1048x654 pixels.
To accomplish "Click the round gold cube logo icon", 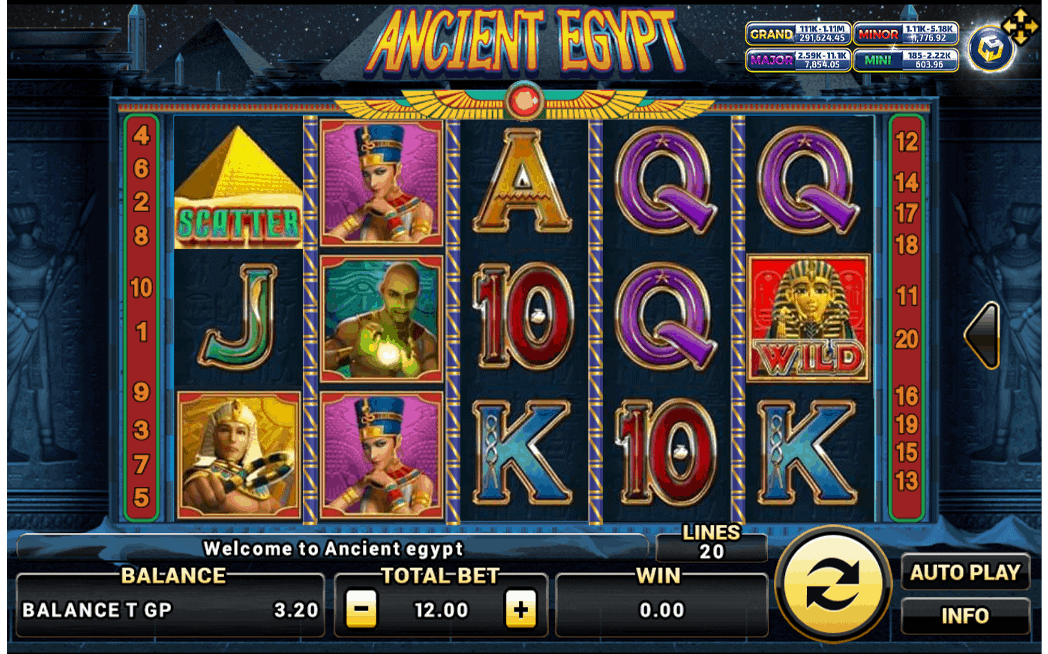I will point(990,49).
